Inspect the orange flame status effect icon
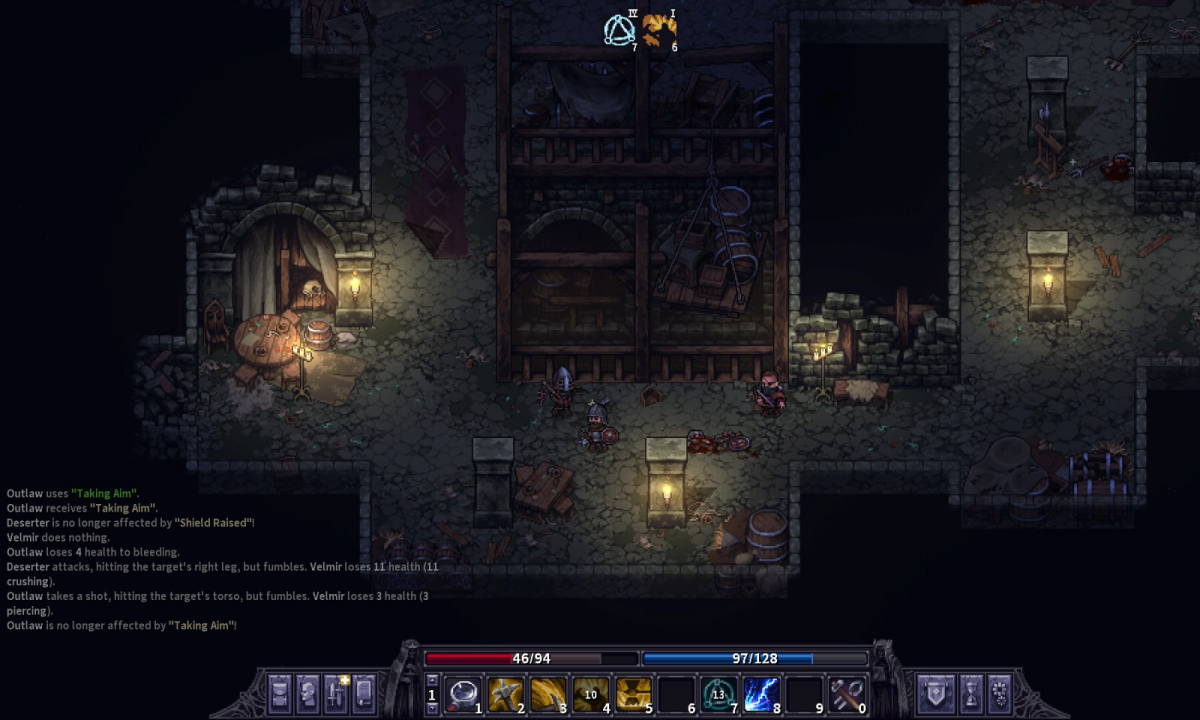 (x=658, y=30)
